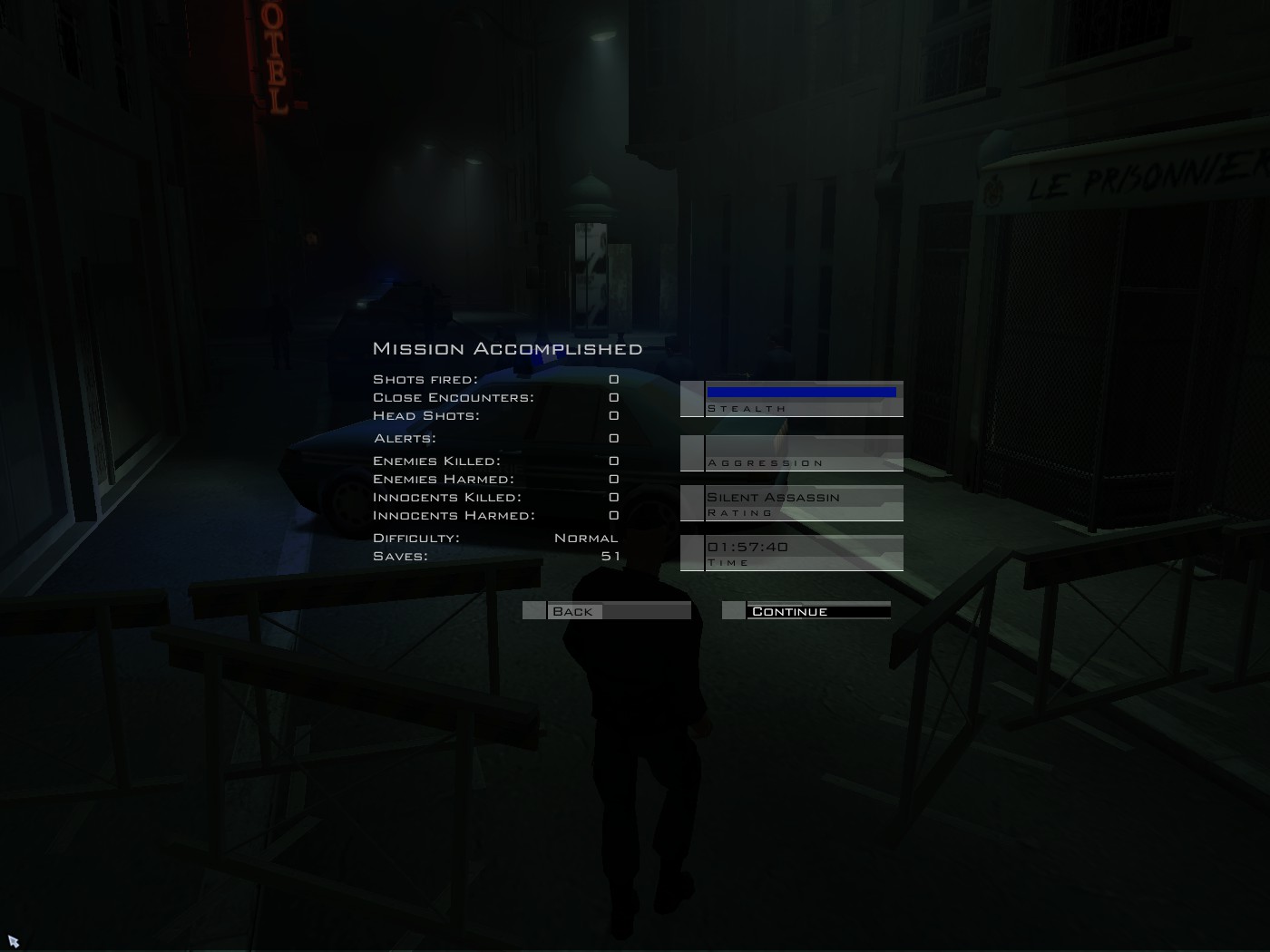Click the Alerts value box

pyautogui.click(x=615, y=438)
